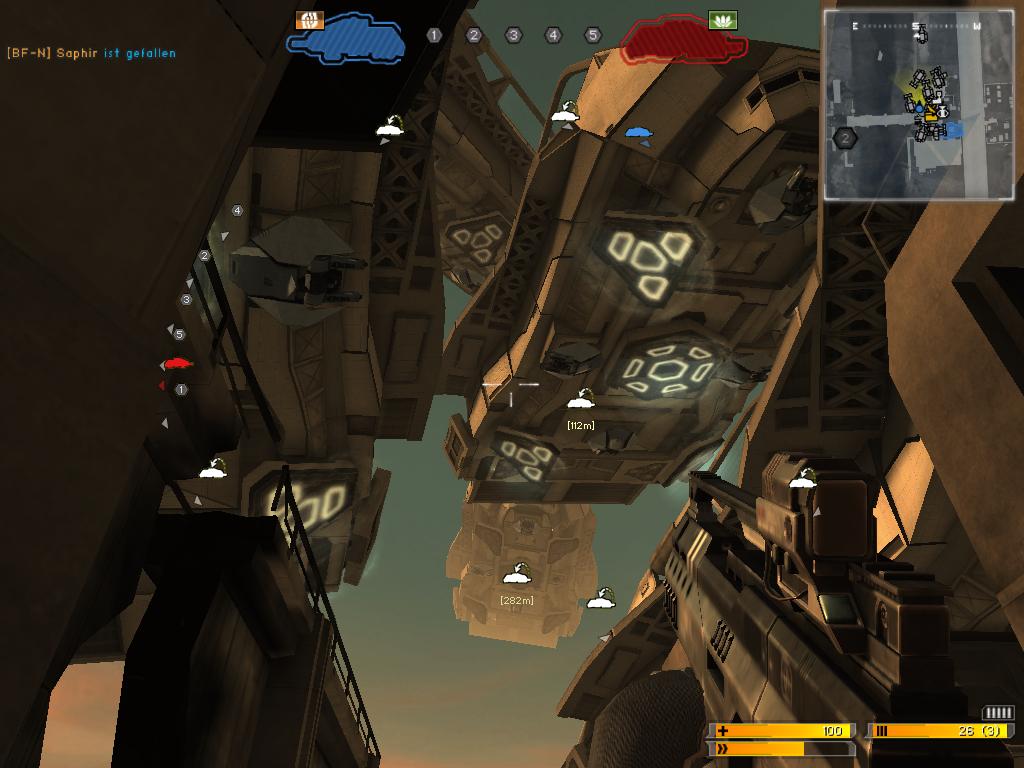The height and width of the screenshot is (768, 1024).
Task: Select the green PAC faction flag icon
Action: 721,19
